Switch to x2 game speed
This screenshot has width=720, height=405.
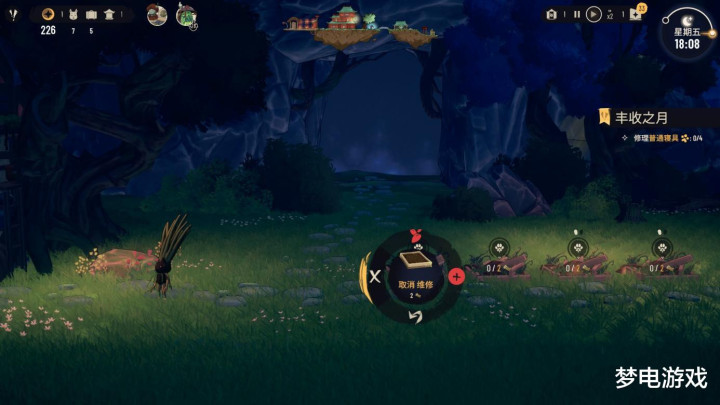[x=609, y=14]
